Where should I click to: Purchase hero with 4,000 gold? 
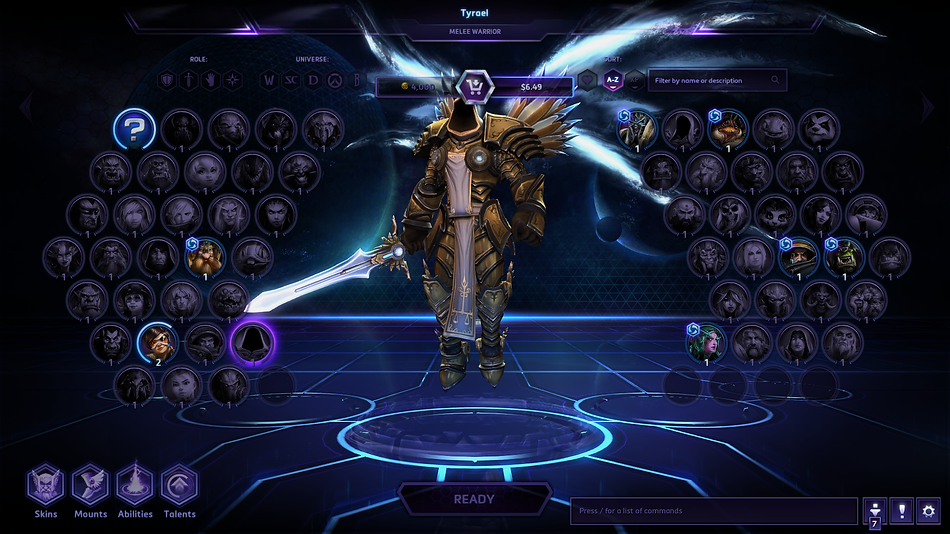[x=417, y=87]
